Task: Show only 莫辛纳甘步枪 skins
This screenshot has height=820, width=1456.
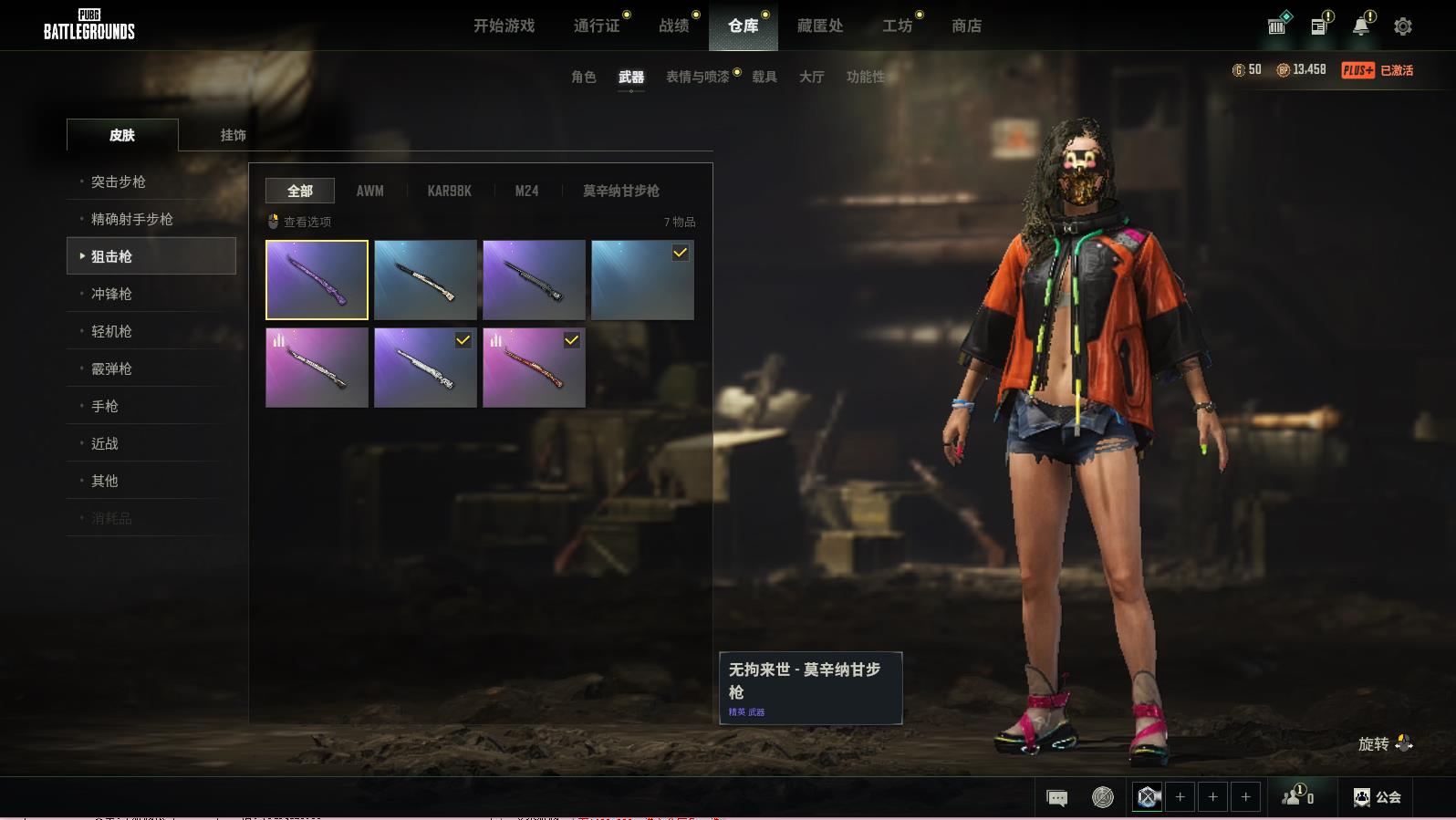Action: pos(620,191)
